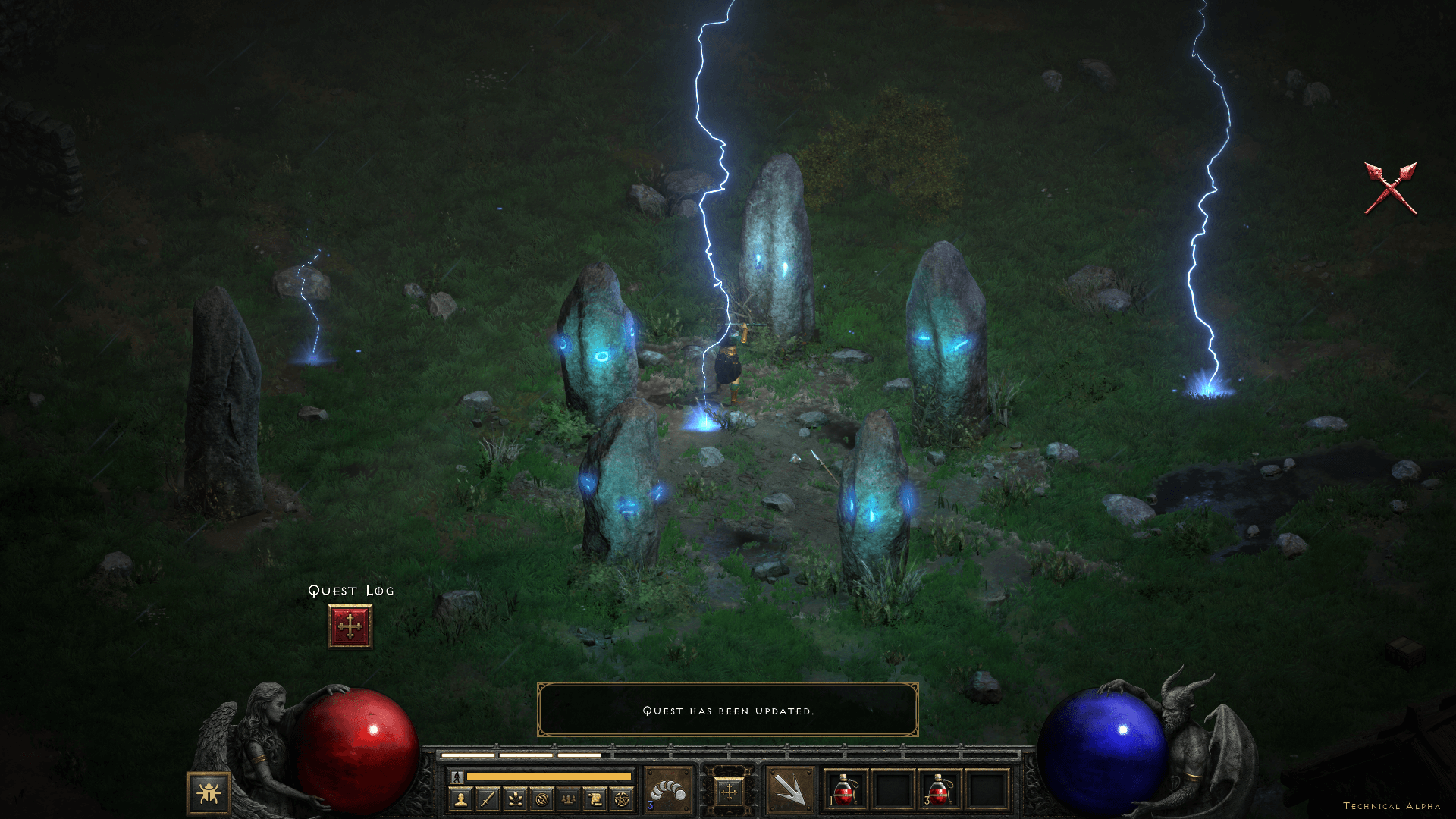Open the red Quest Log button
1456x819 pixels.
[350, 626]
